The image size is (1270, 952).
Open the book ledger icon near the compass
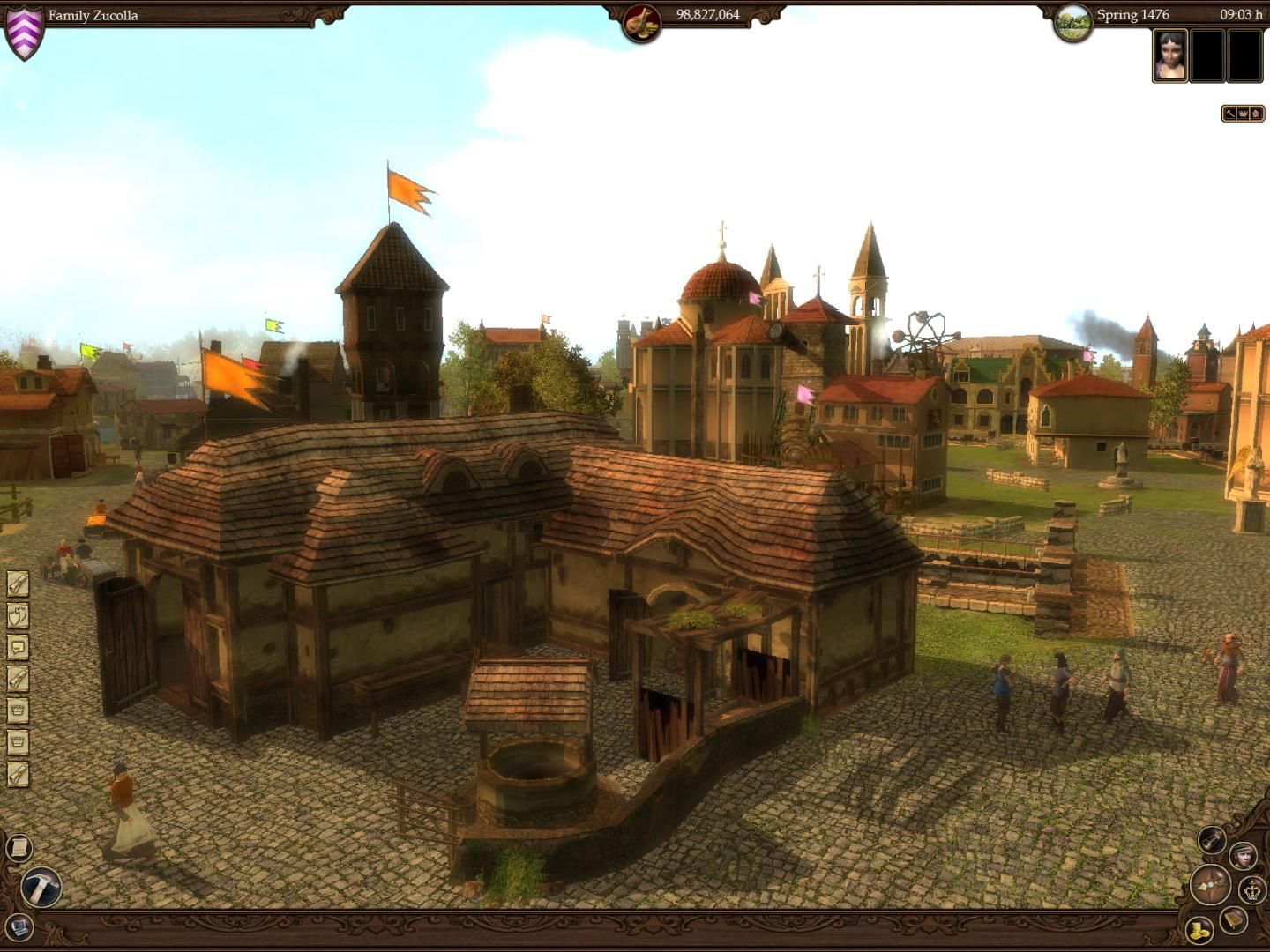click(x=1232, y=920)
